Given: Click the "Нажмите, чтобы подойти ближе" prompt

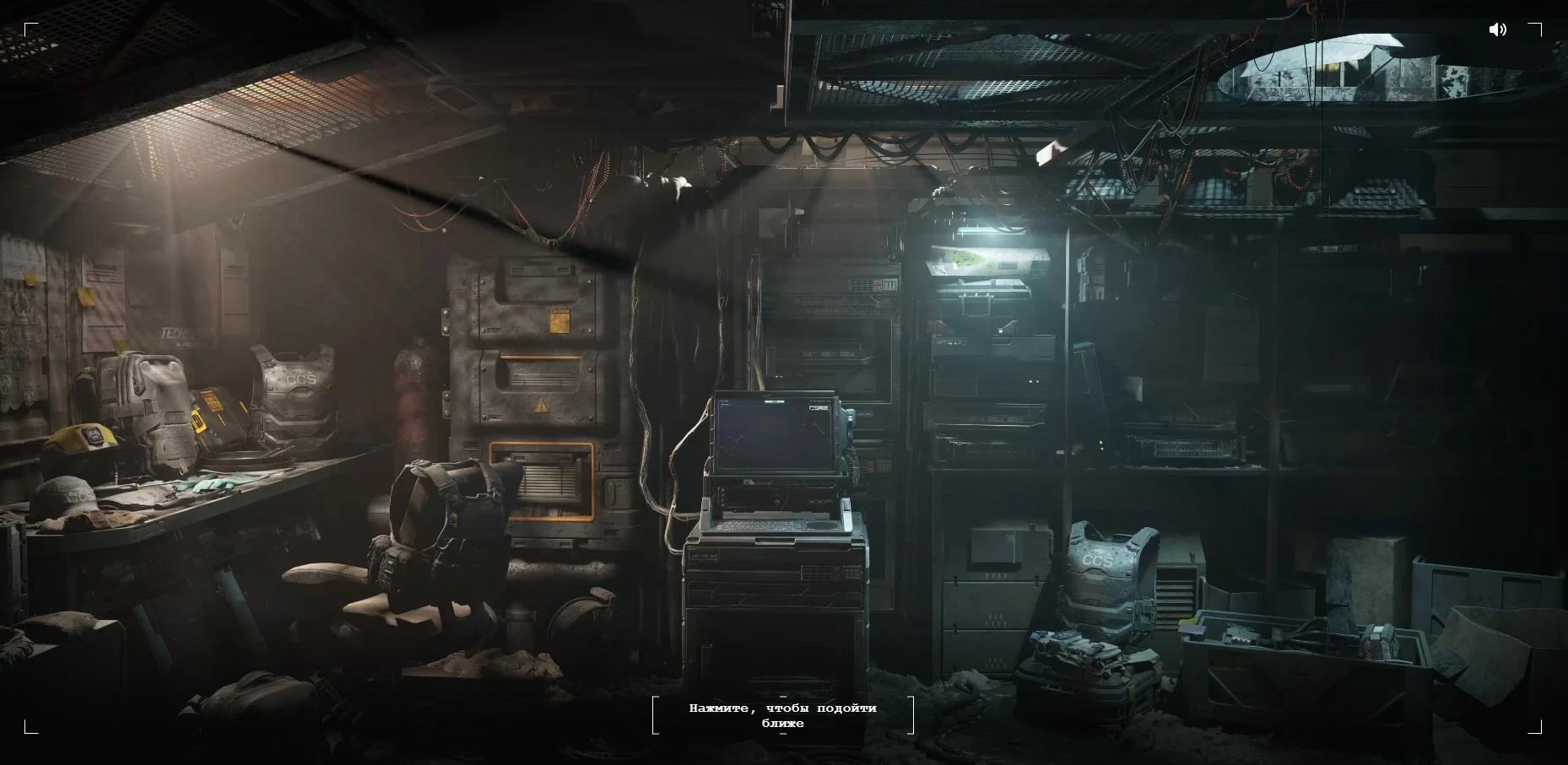Looking at the screenshot, I should [x=782, y=715].
